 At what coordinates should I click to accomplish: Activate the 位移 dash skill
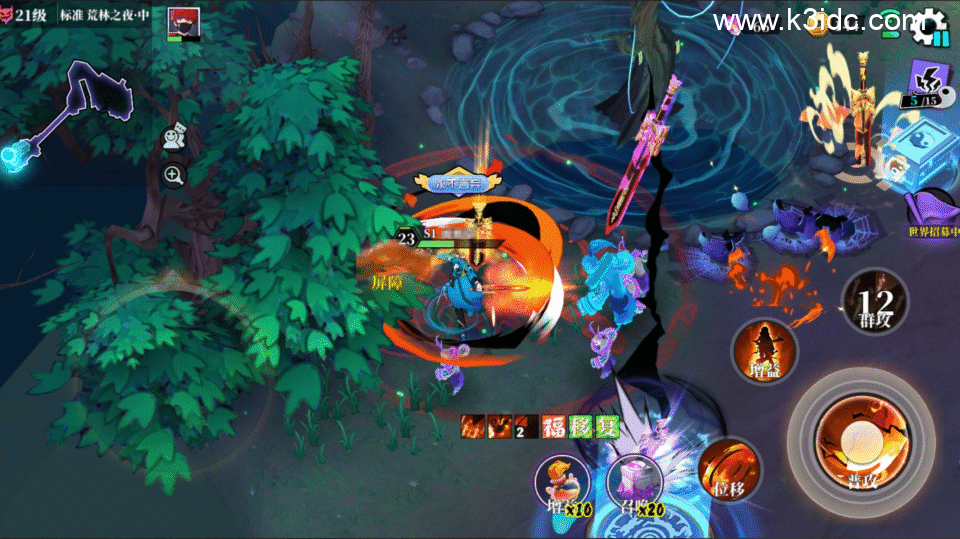pyautogui.click(x=729, y=468)
